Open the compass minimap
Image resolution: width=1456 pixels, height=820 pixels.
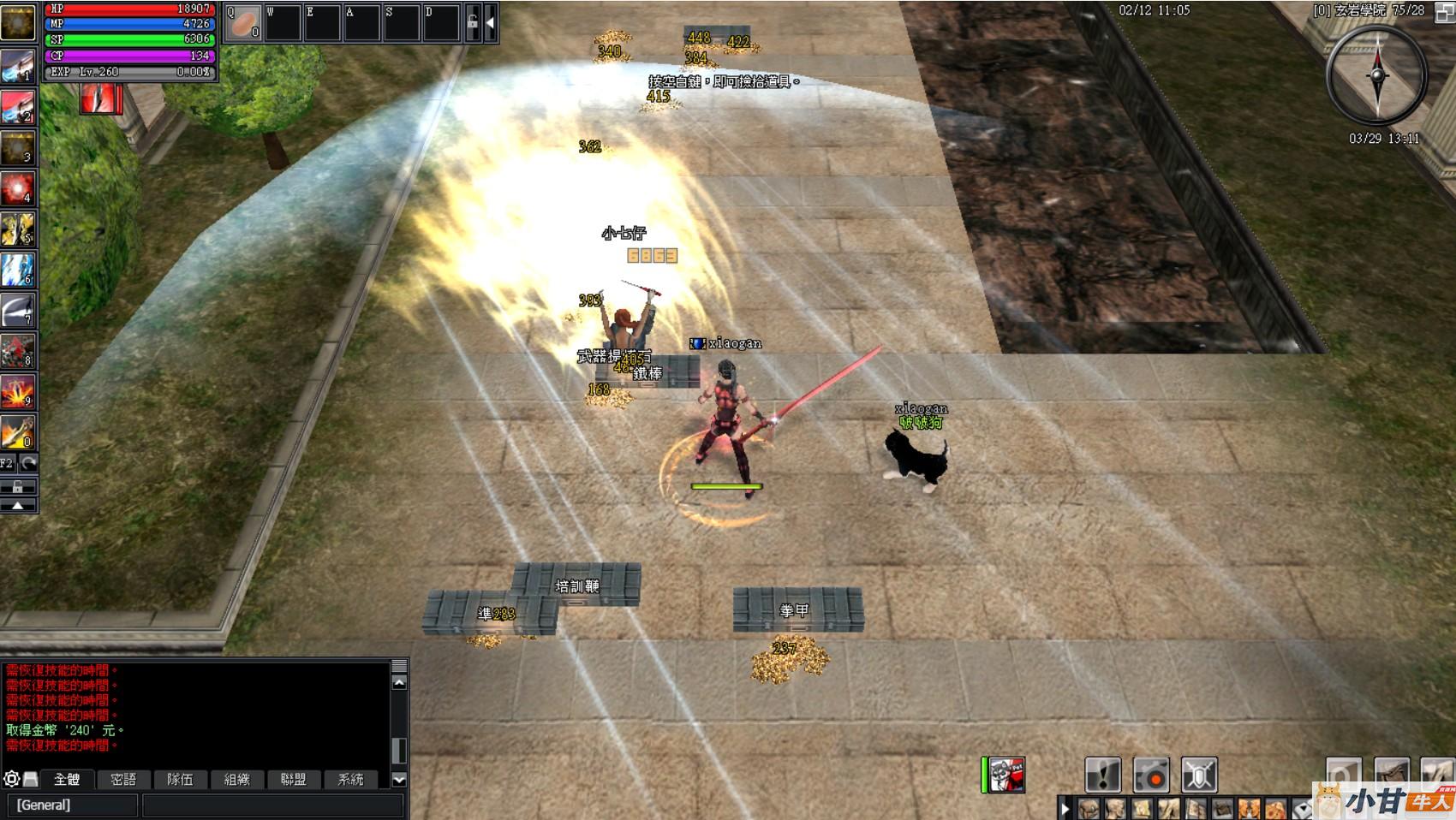(1376, 75)
